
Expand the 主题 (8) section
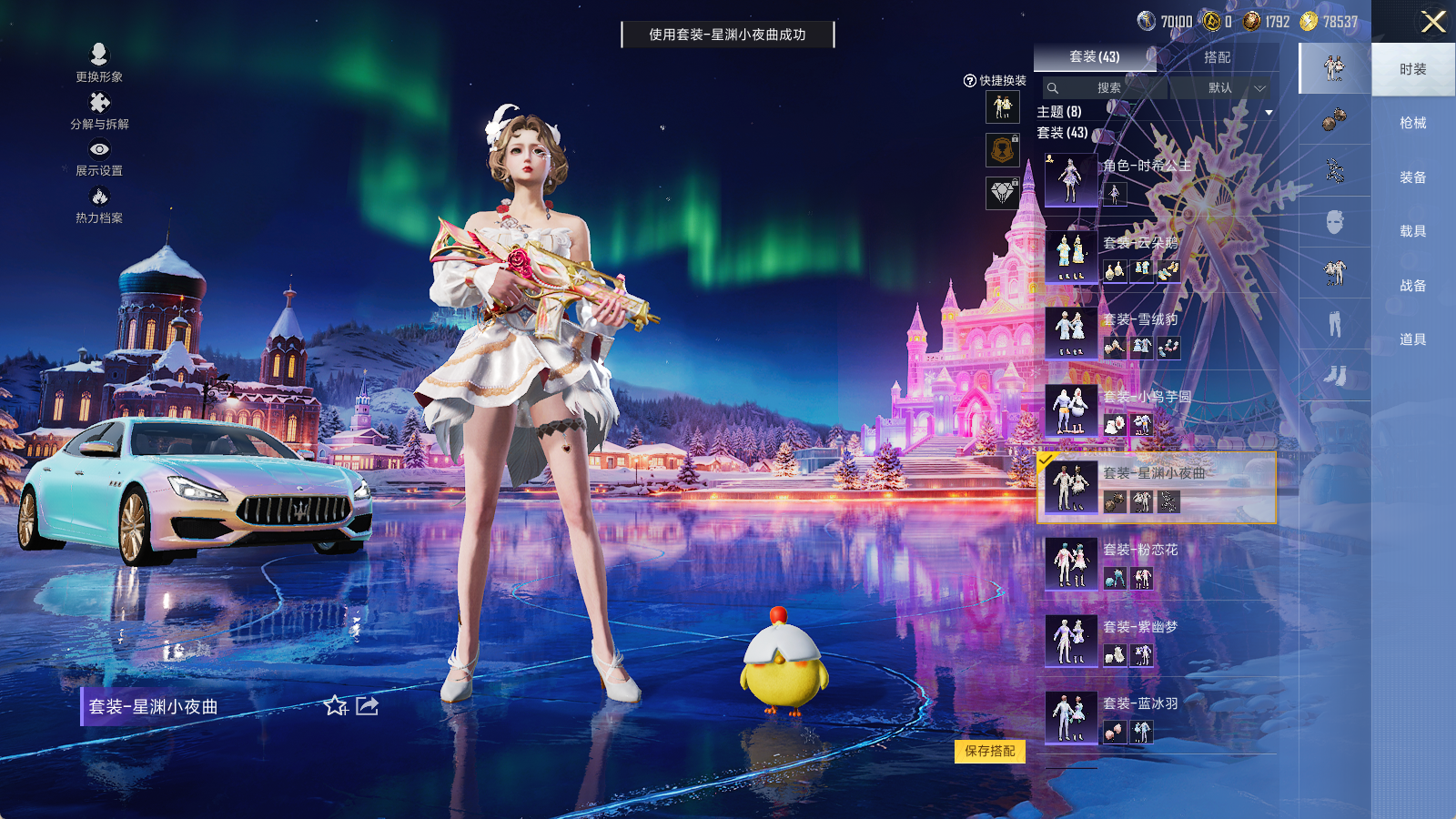(x=1269, y=112)
